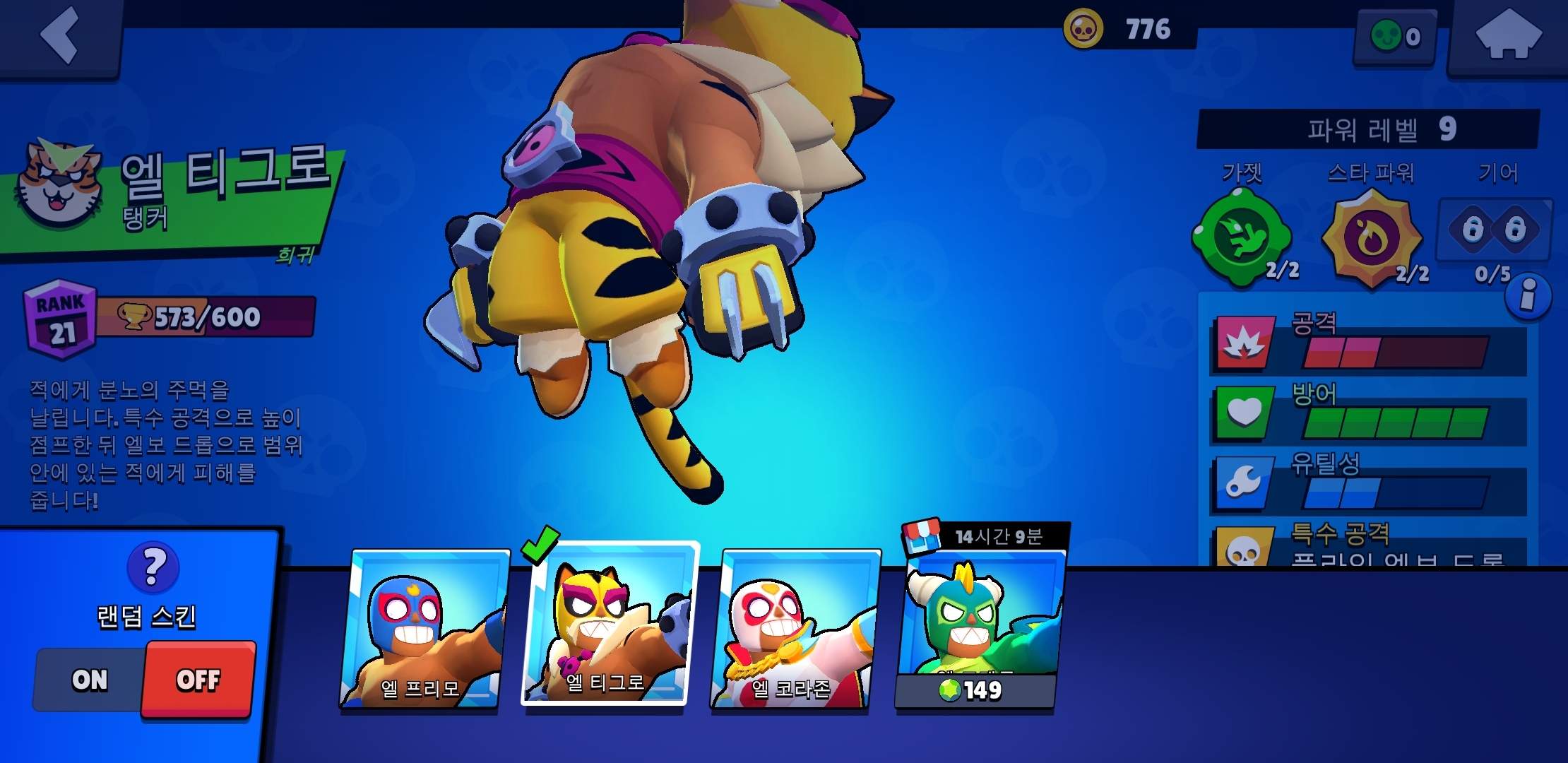Turn random skin OFF
This screenshot has height=763, width=1568.
tap(198, 680)
